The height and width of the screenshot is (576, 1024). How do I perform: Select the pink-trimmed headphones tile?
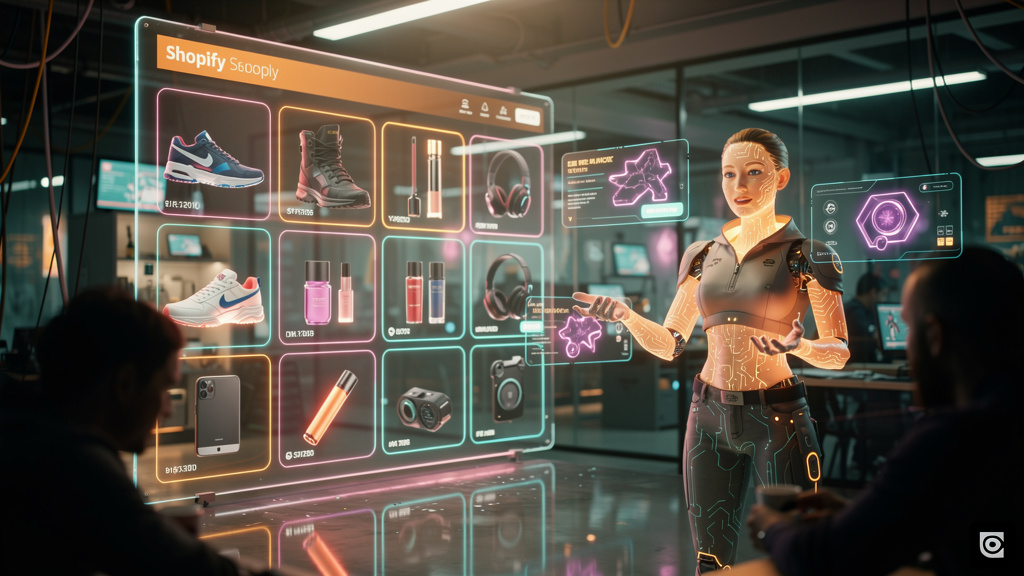507,184
